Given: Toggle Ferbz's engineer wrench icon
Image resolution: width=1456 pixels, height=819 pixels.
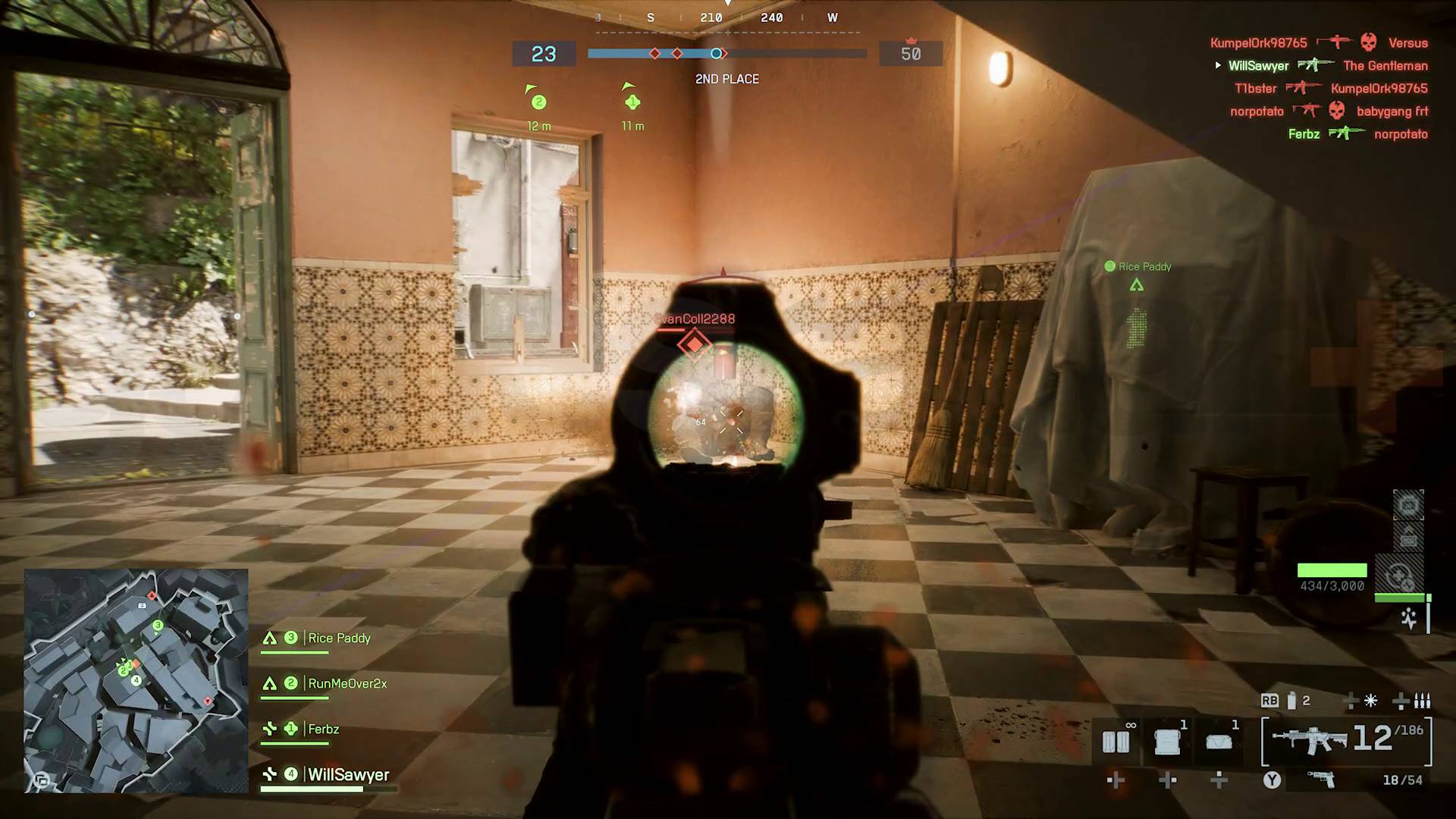Looking at the screenshot, I should pyautogui.click(x=270, y=729).
